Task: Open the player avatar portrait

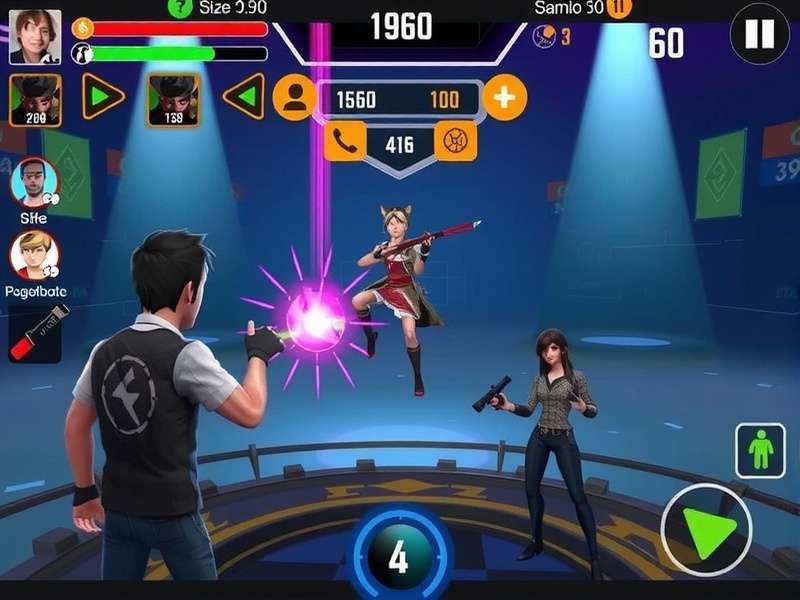Action: click(x=35, y=37)
